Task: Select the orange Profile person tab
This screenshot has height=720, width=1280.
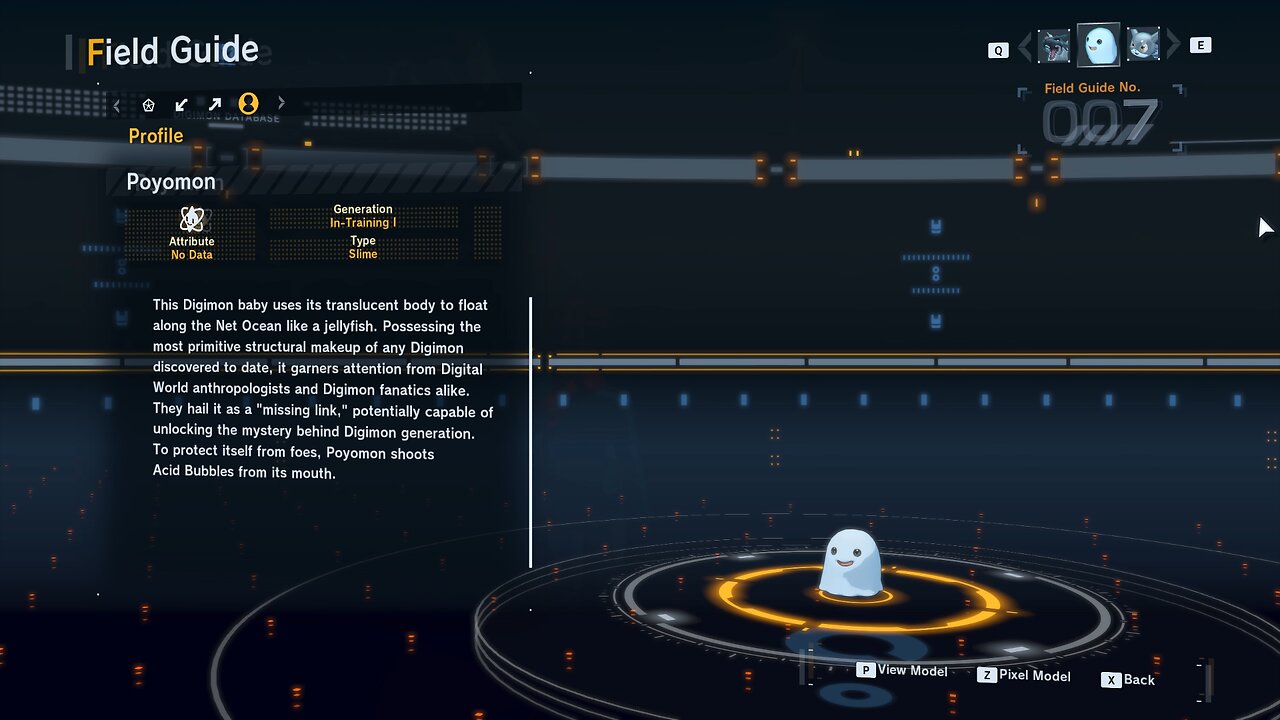Action: pos(248,103)
